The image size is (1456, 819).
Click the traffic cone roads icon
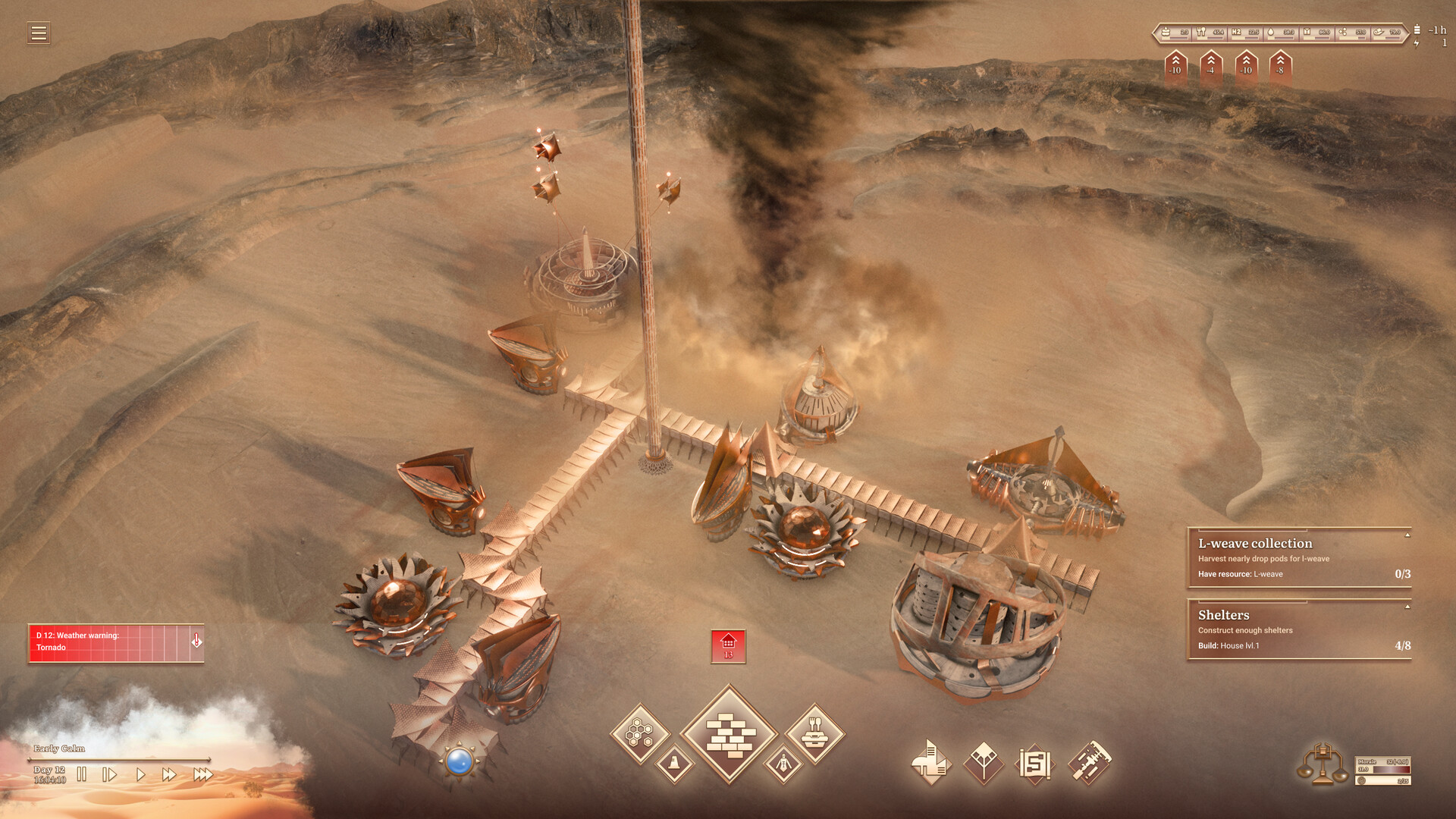674,764
